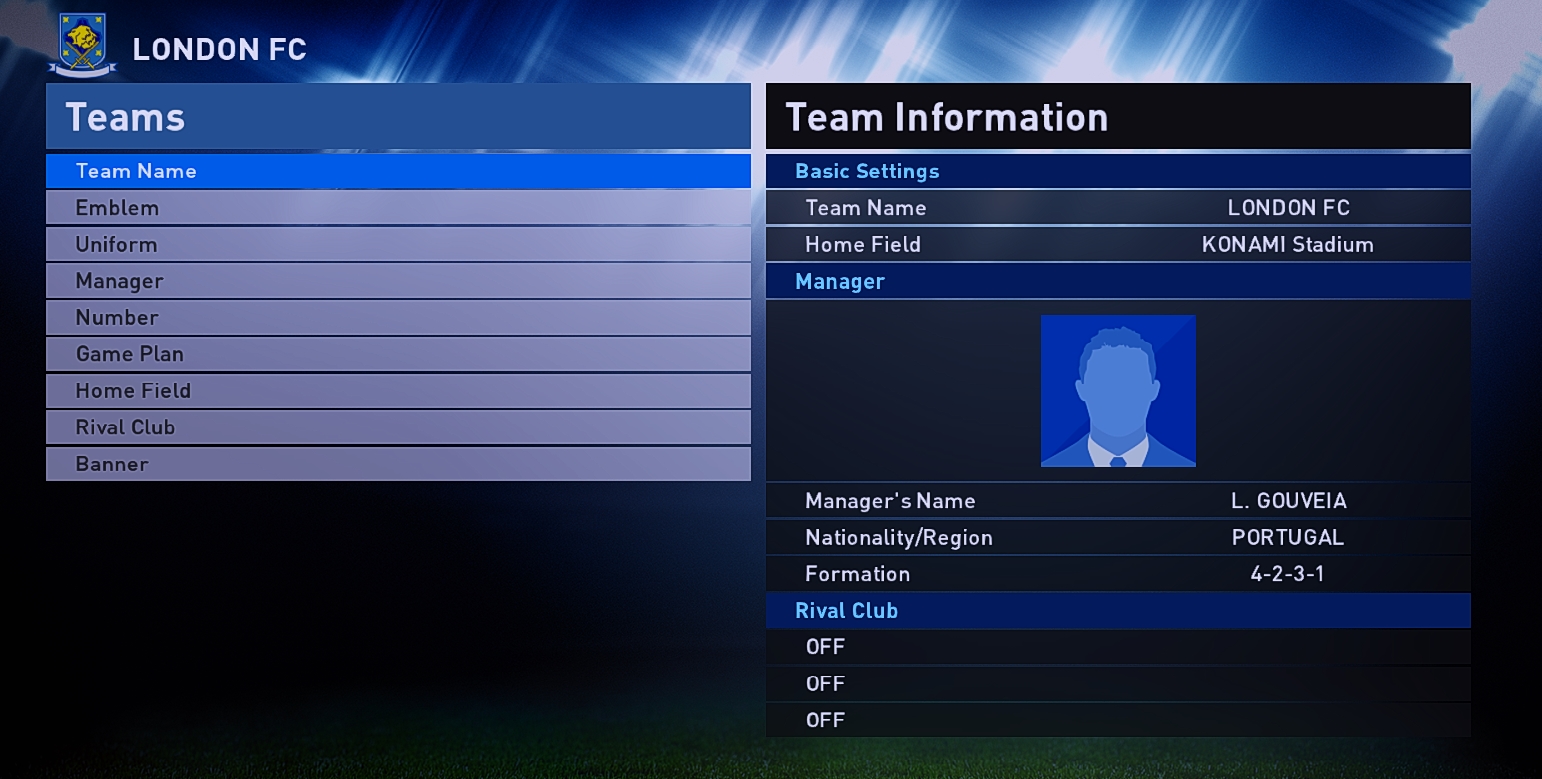Choose the Home Field menu entry
Viewport: 1542px width, 779px height.
point(398,391)
